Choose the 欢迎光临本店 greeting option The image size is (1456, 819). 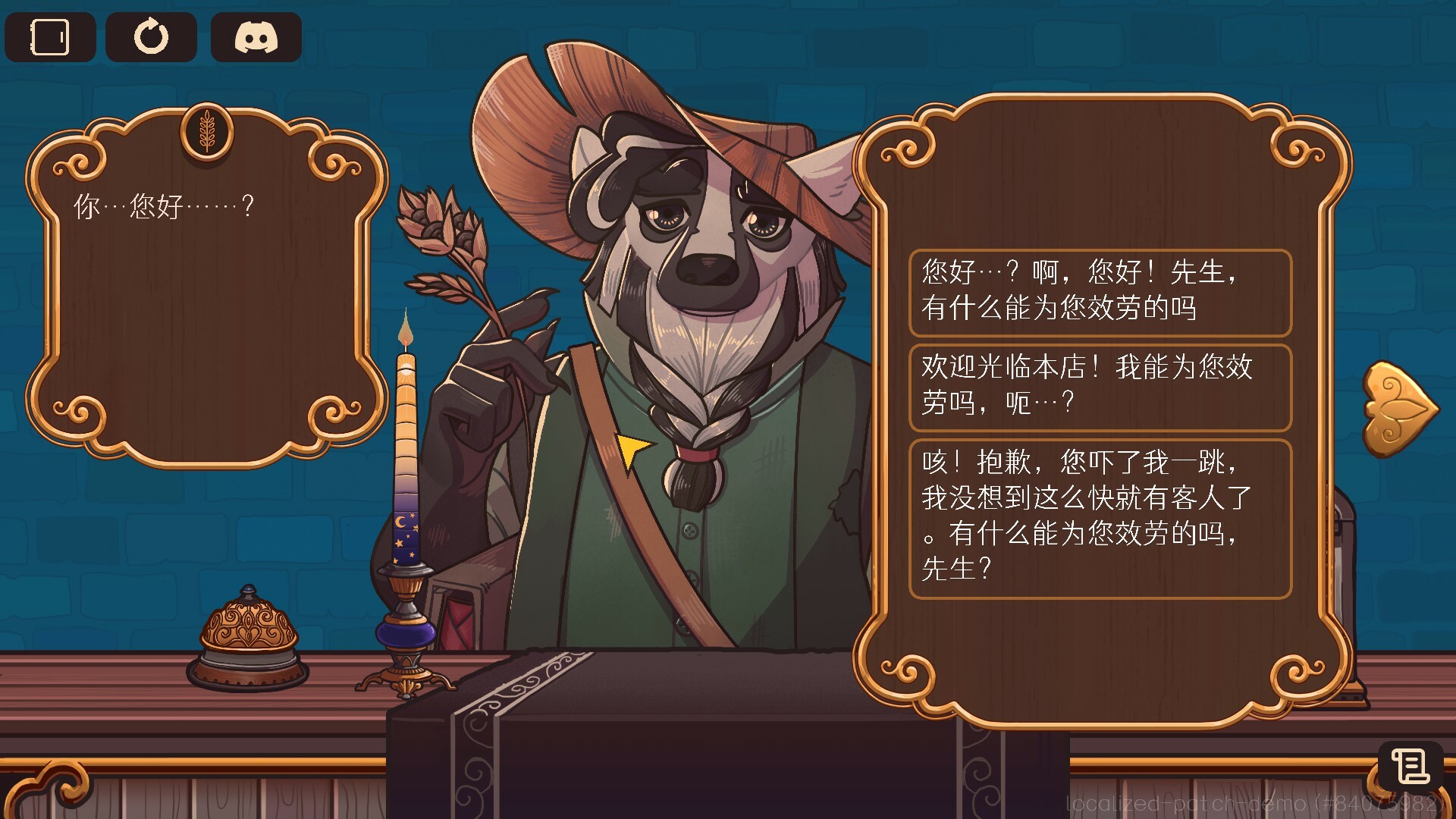click(1100, 387)
